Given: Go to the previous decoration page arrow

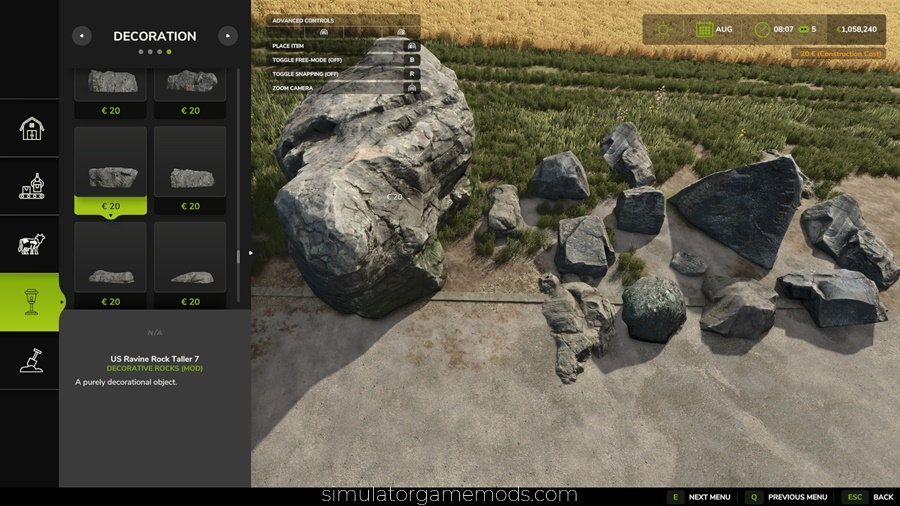Looking at the screenshot, I should 82,36.
